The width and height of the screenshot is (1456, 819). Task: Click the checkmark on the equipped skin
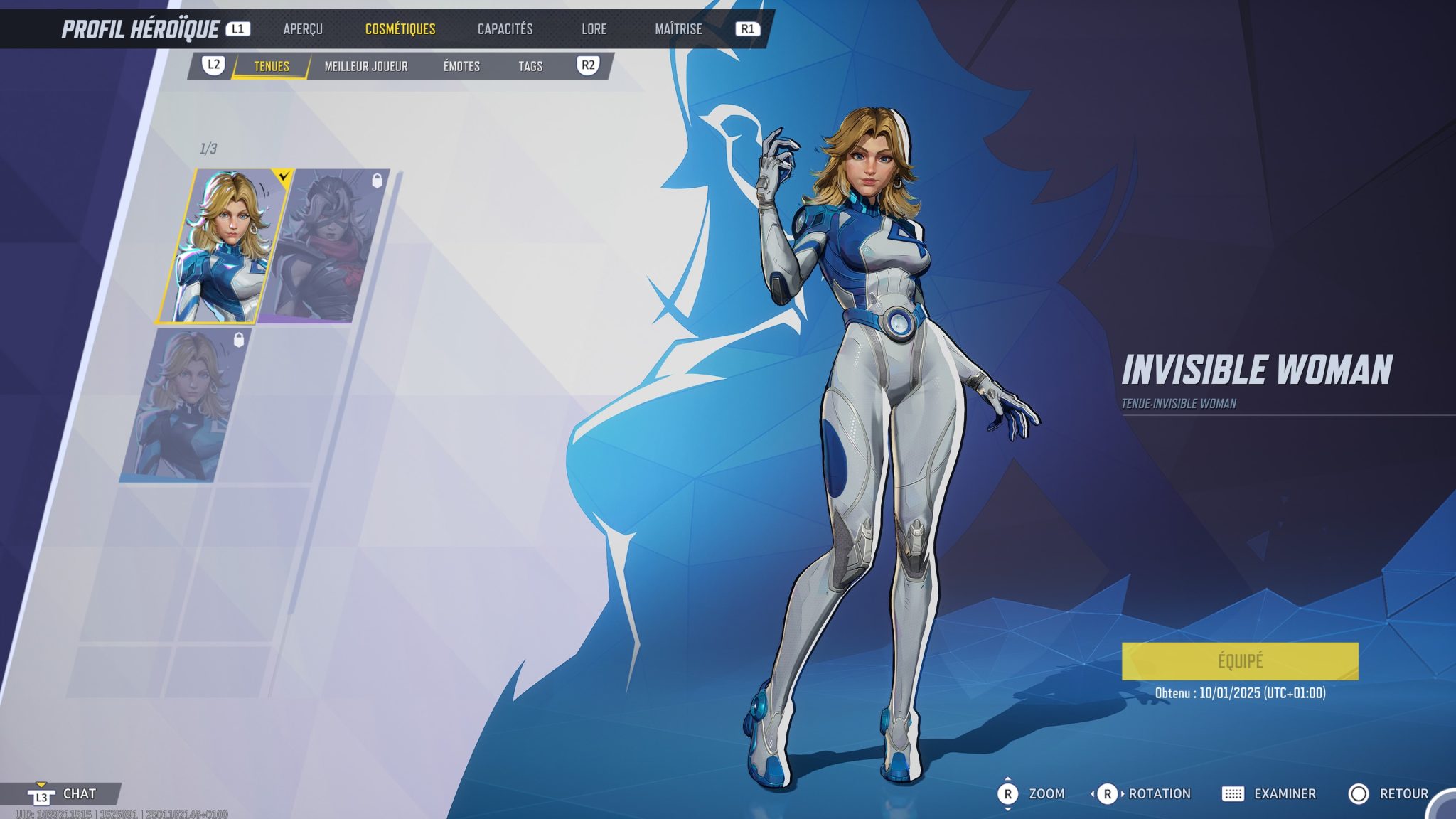[284, 176]
